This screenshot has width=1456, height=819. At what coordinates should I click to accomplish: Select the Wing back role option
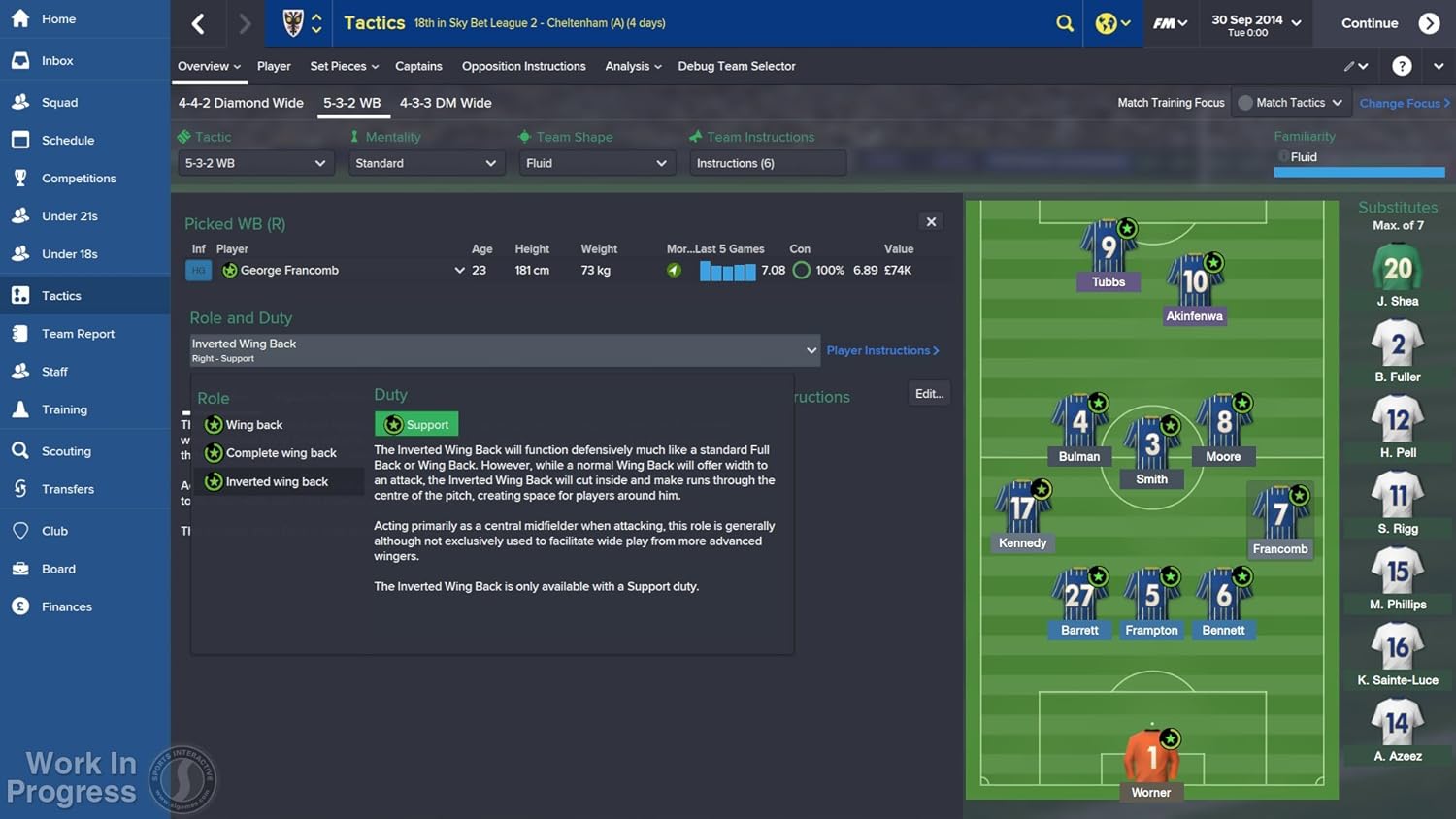254,424
